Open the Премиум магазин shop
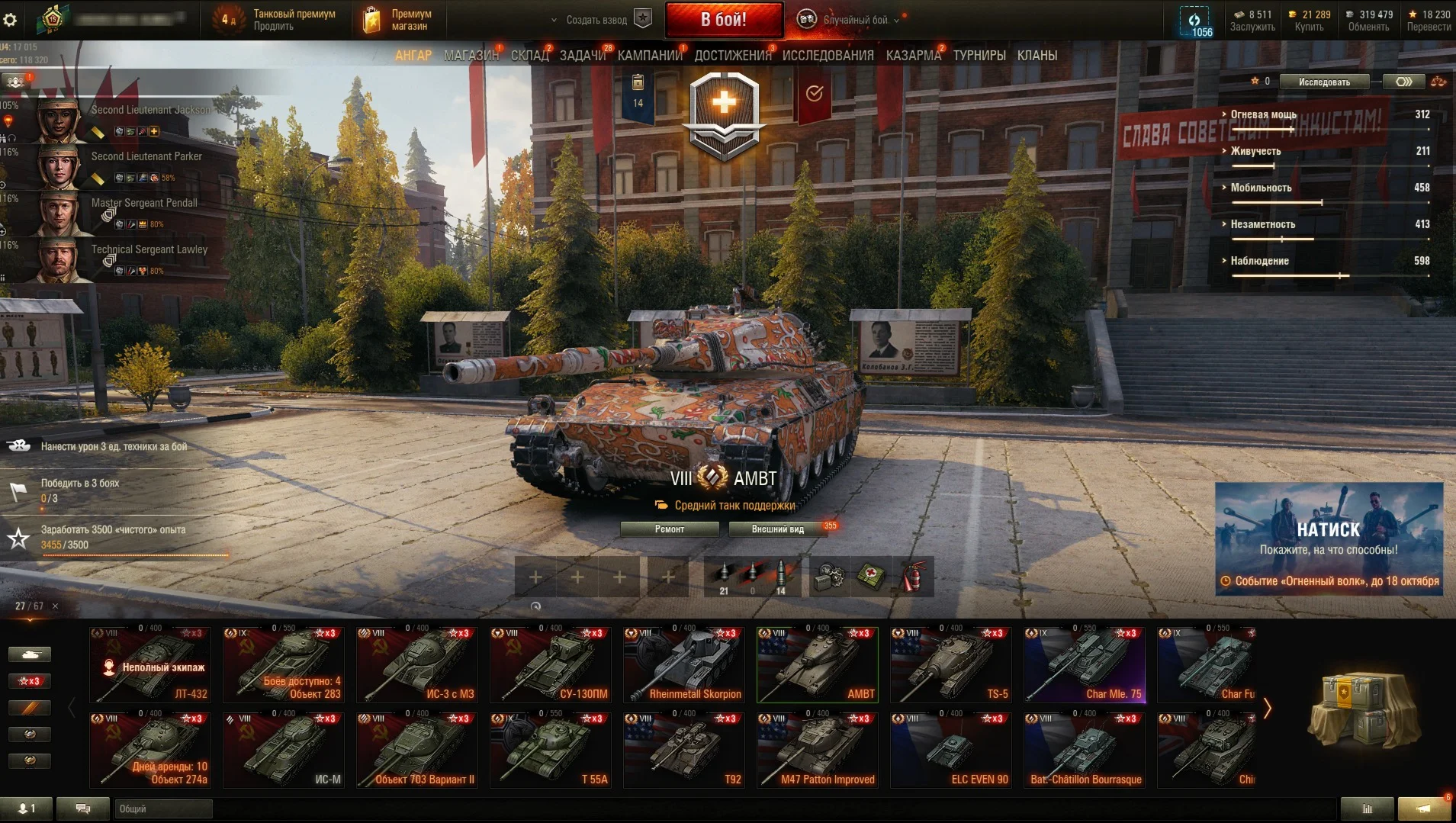The height and width of the screenshot is (823, 1456). 398,20
